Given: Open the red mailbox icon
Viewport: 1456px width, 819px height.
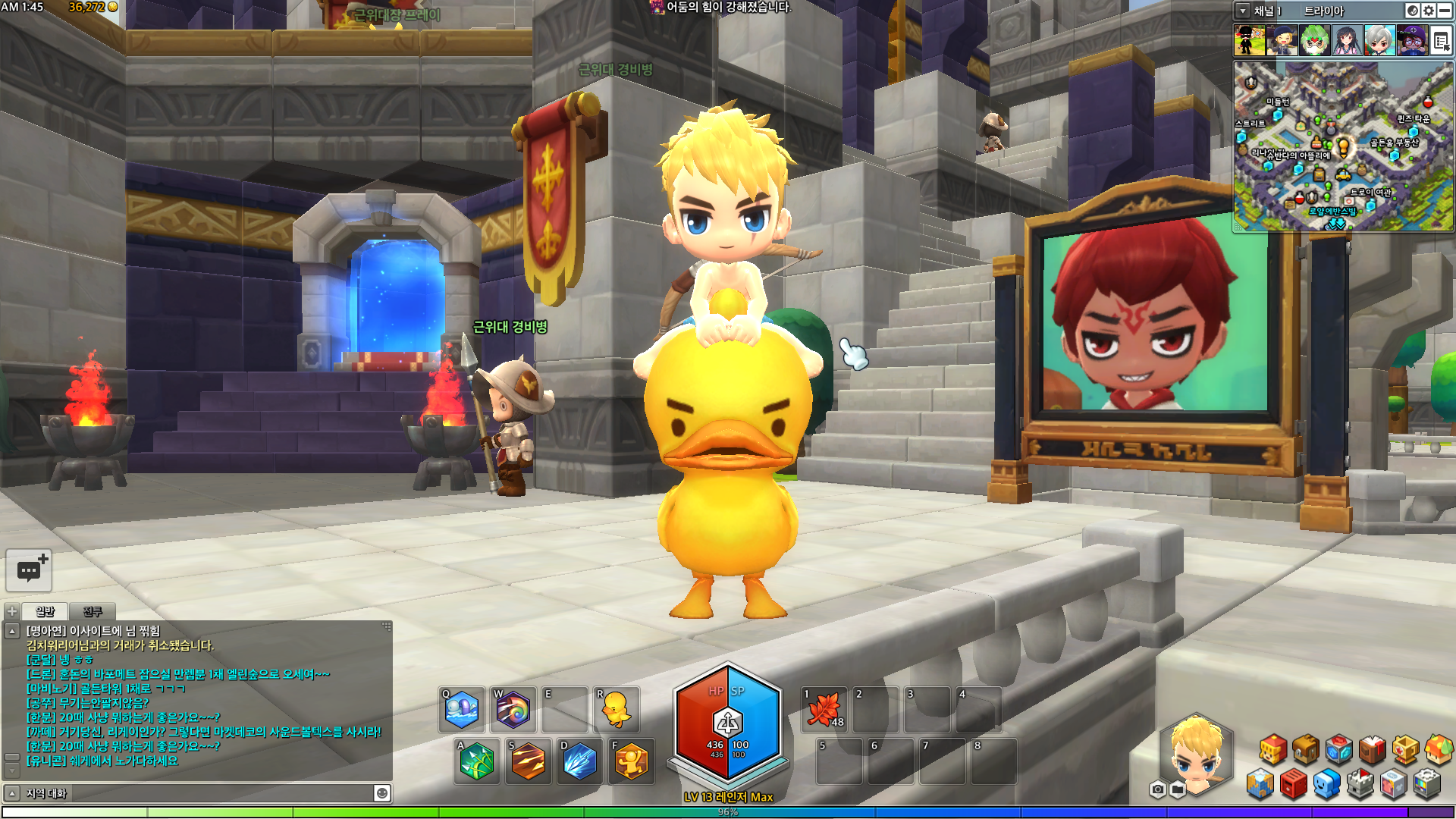Looking at the screenshot, I should [1293, 784].
